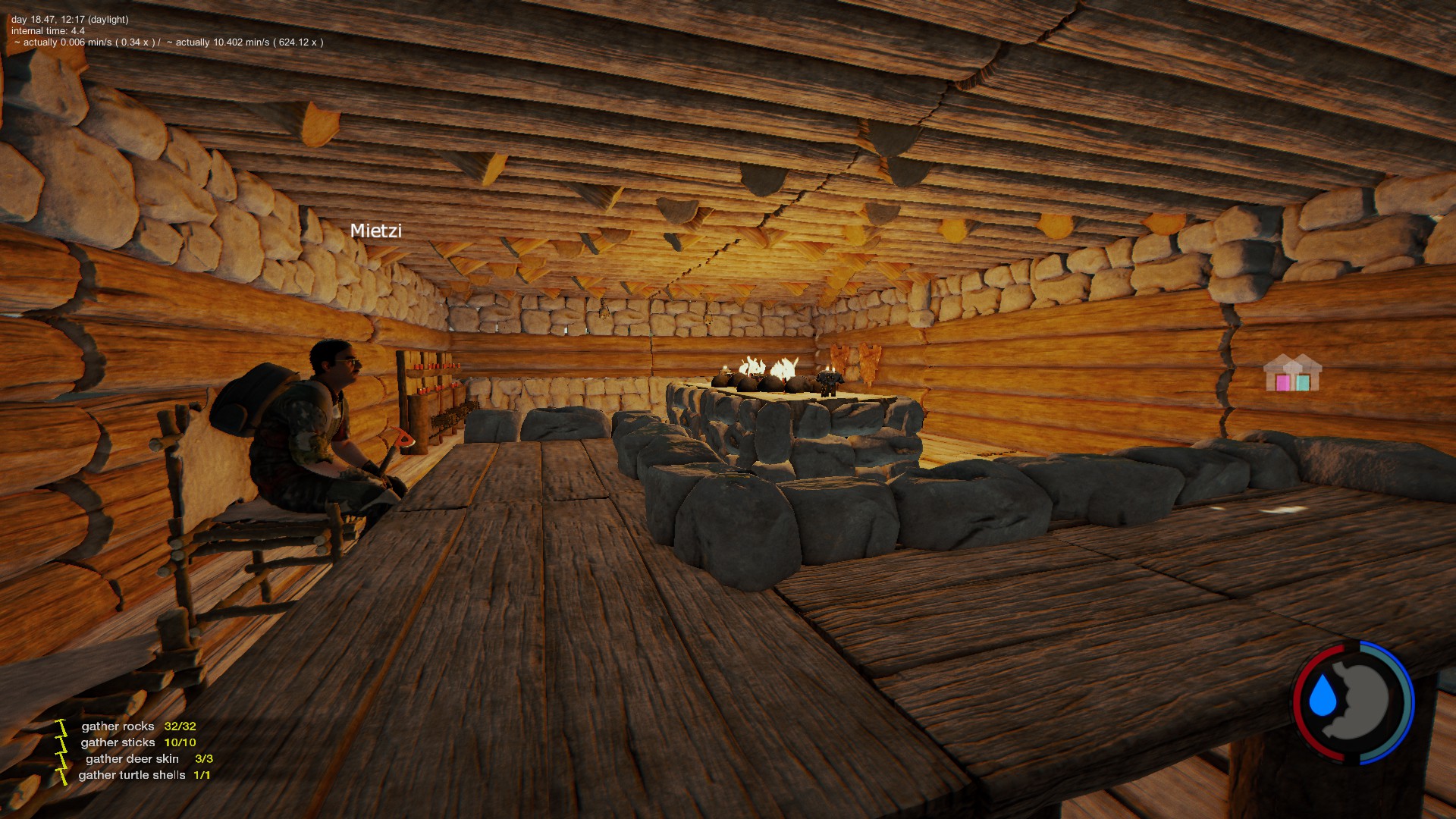This screenshot has width=1456, height=819.
Task: Click the yellow lightning icon beside gather deer skin
Action: coord(61,758)
